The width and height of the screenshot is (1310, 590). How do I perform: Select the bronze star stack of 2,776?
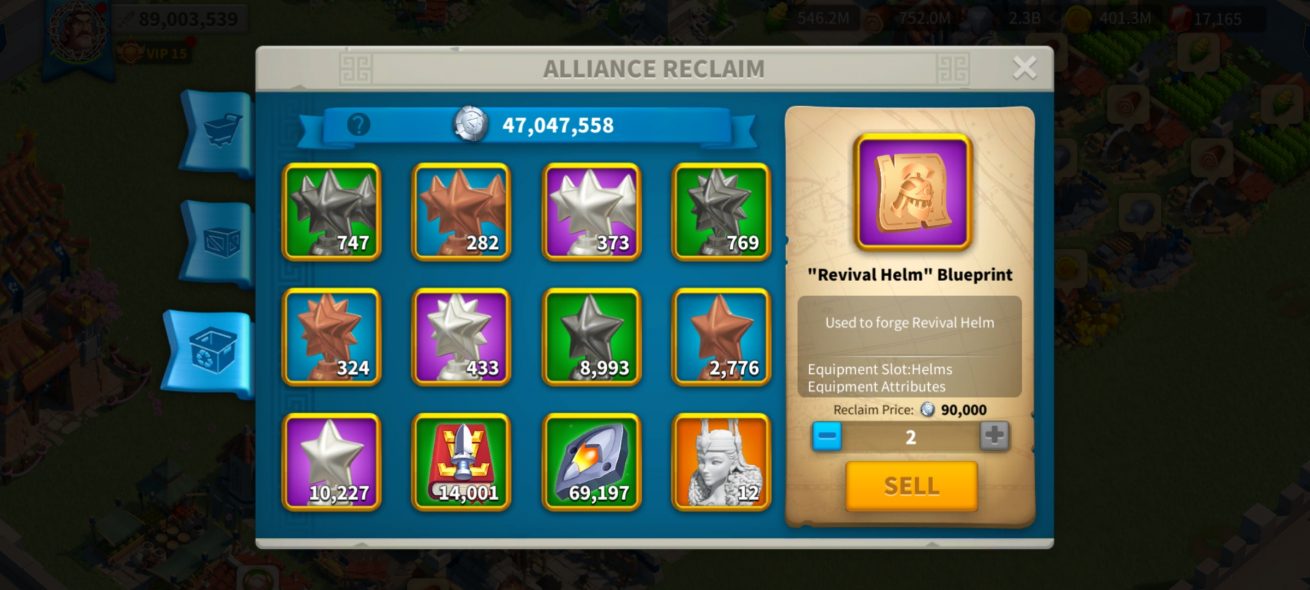pyautogui.click(x=721, y=337)
